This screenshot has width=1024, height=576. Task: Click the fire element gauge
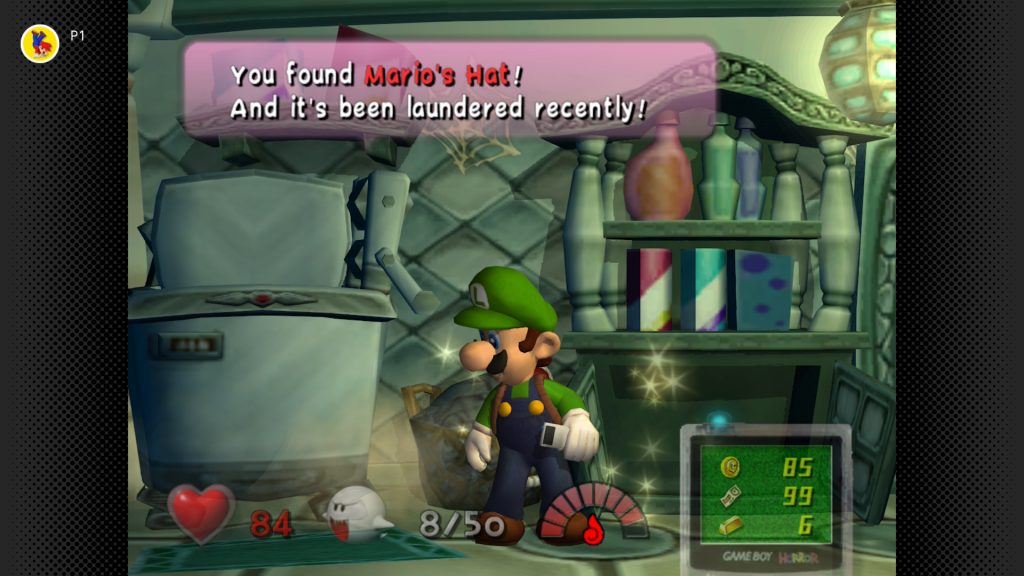(593, 515)
